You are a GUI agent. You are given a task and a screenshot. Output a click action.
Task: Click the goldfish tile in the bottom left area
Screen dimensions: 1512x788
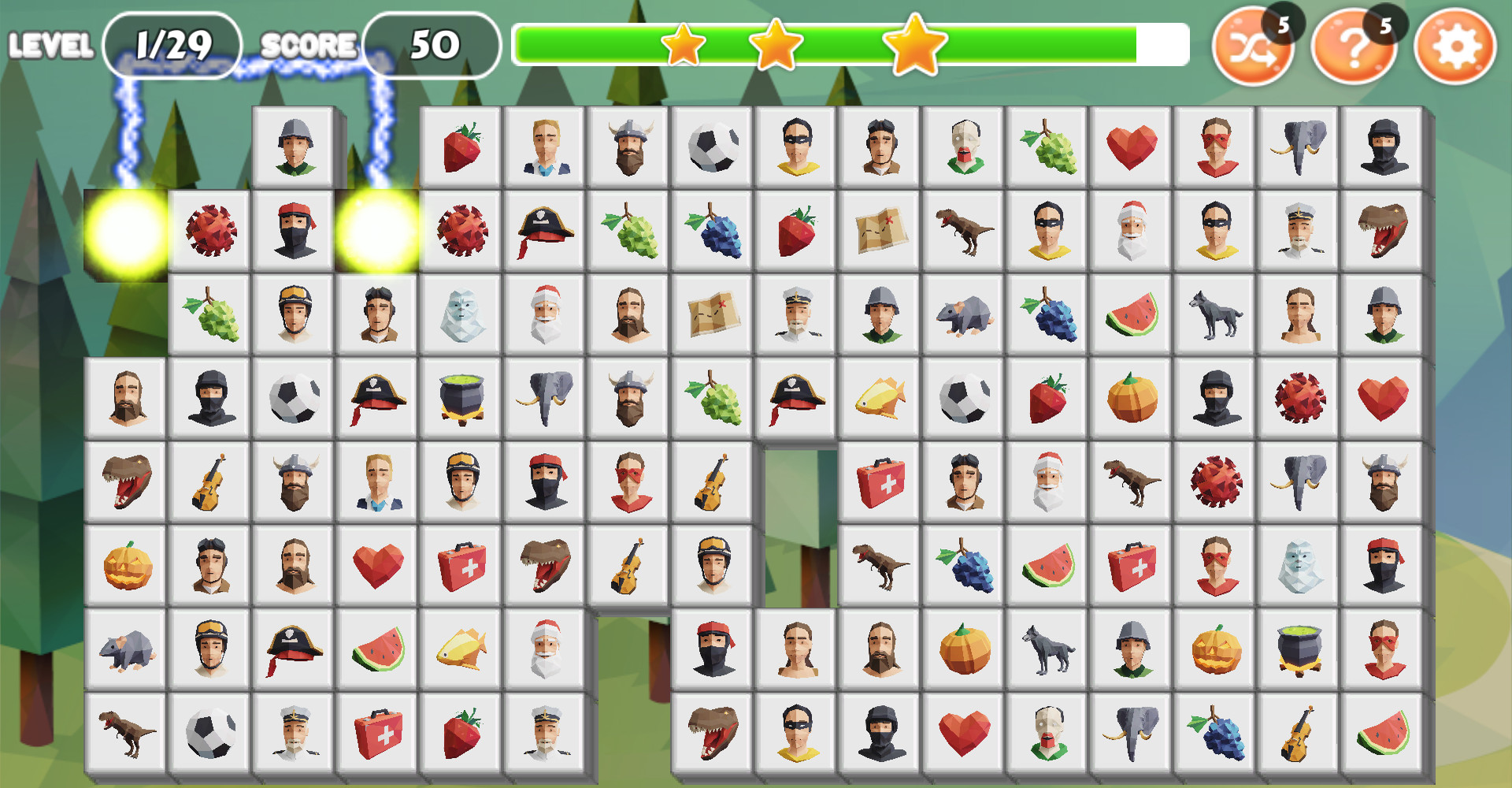coord(462,649)
